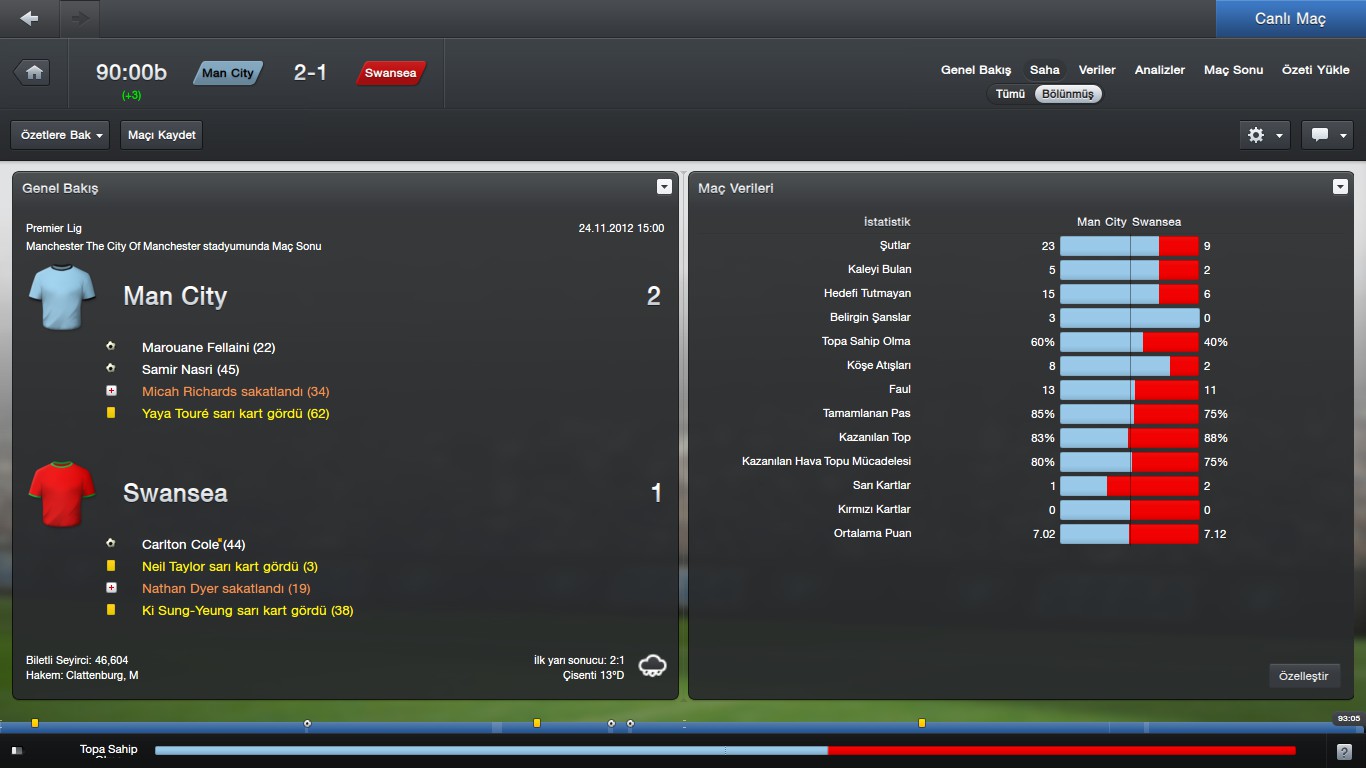Switch to the Genel Bakış view

click(x=976, y=70)
